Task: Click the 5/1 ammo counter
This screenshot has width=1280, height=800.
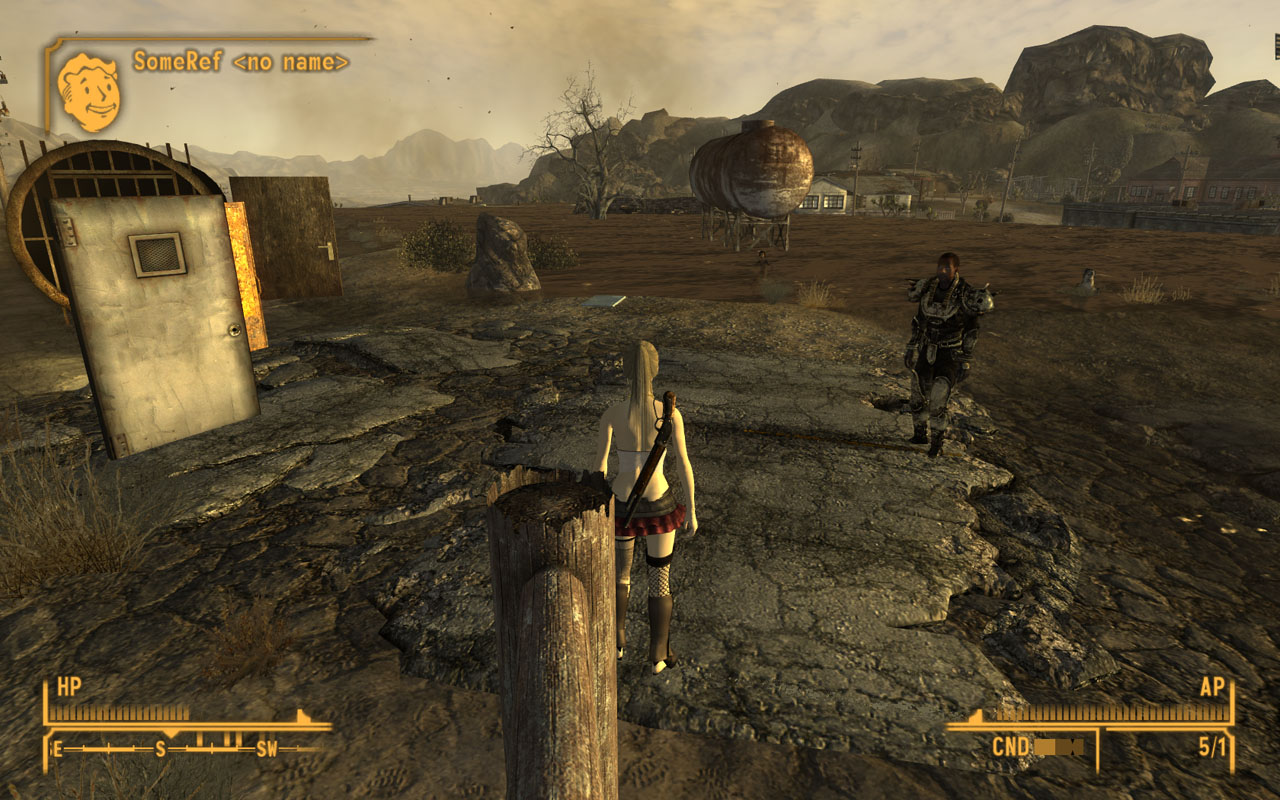Action: (1215, 745)
